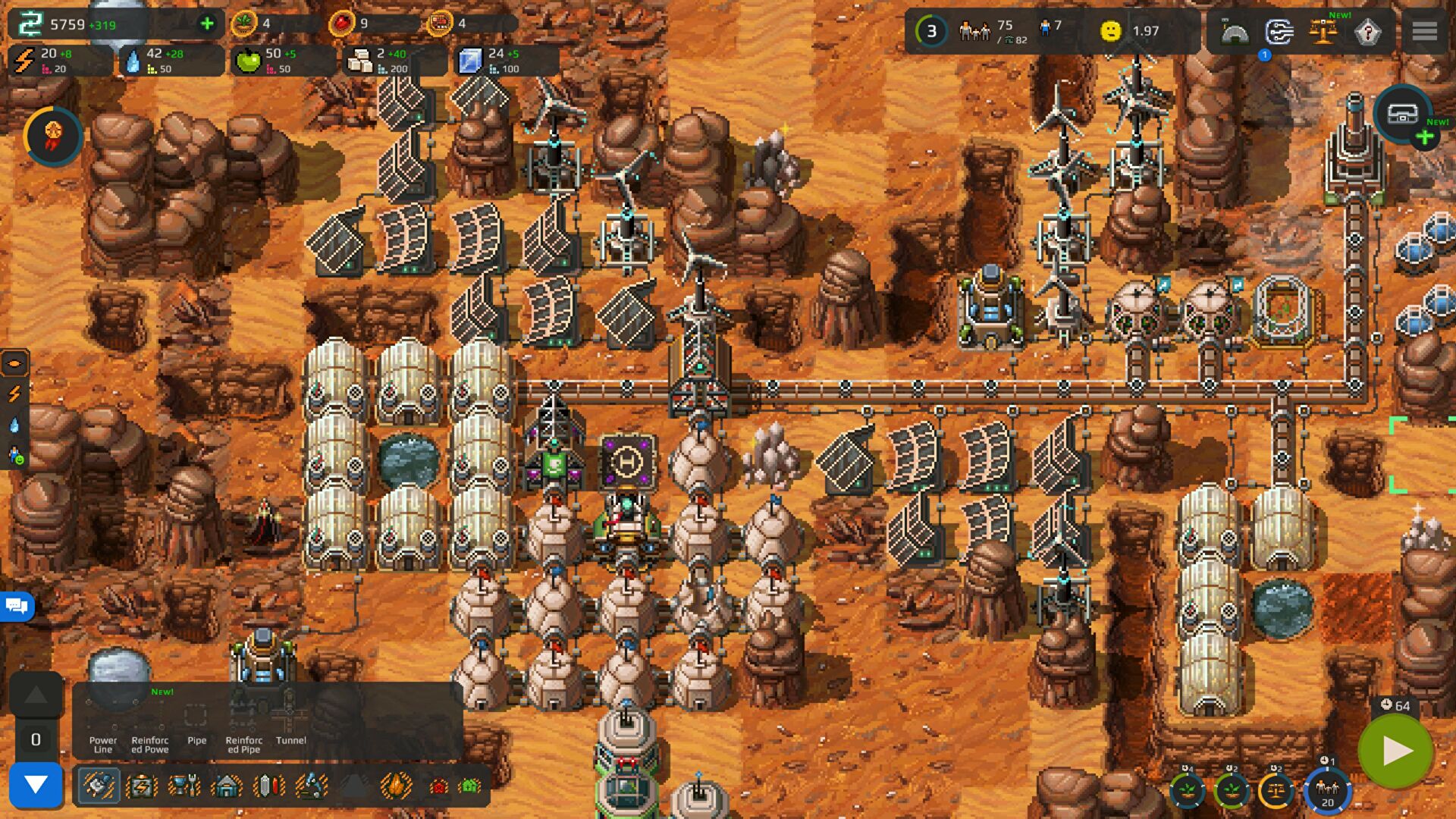This screenshot has height=819, width=1456.
Task: Add credits with the green plus button
Action: tap(206, 24)
